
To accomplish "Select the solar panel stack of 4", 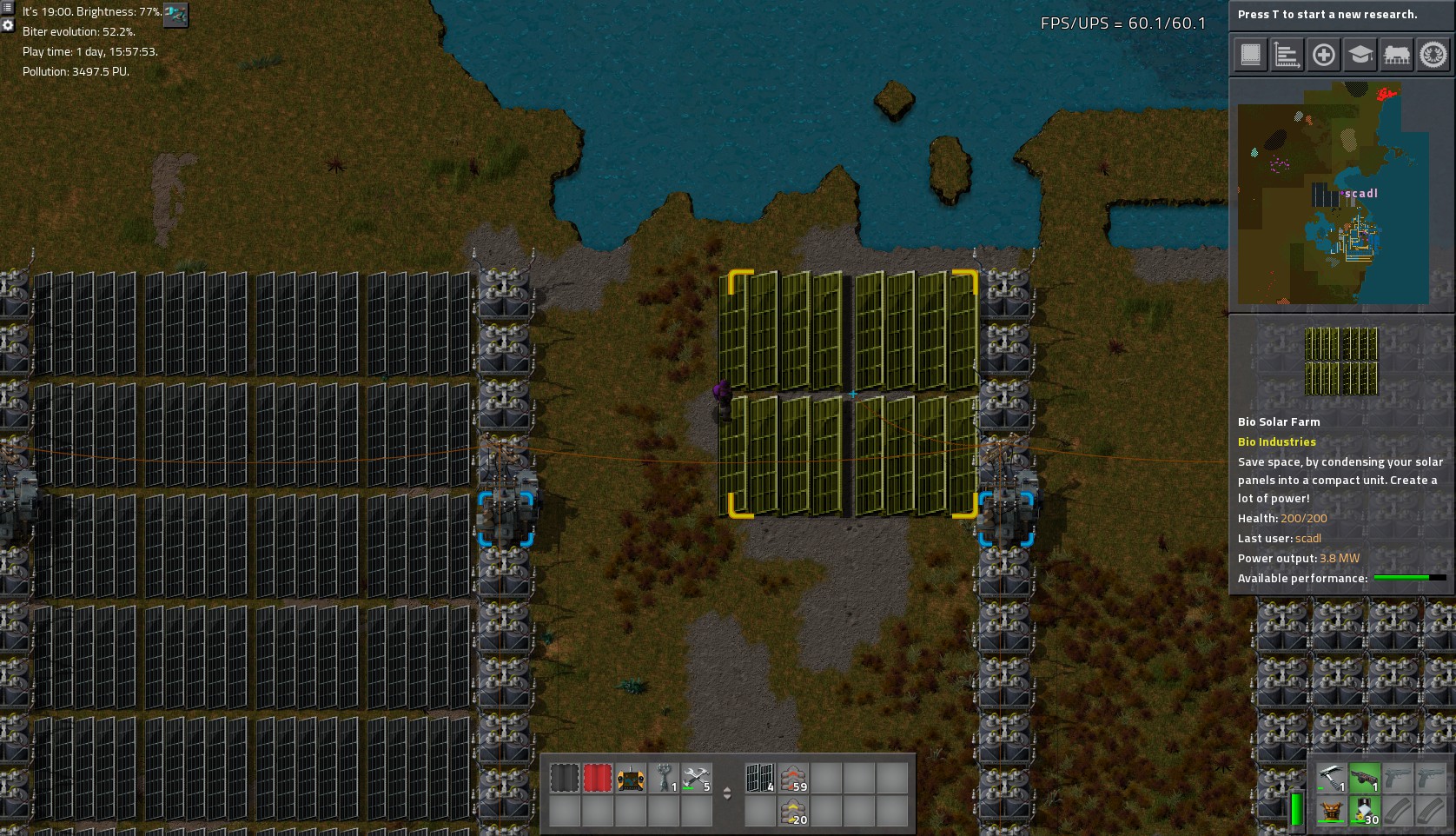I will pyautogui.click(x=760, y=779).
